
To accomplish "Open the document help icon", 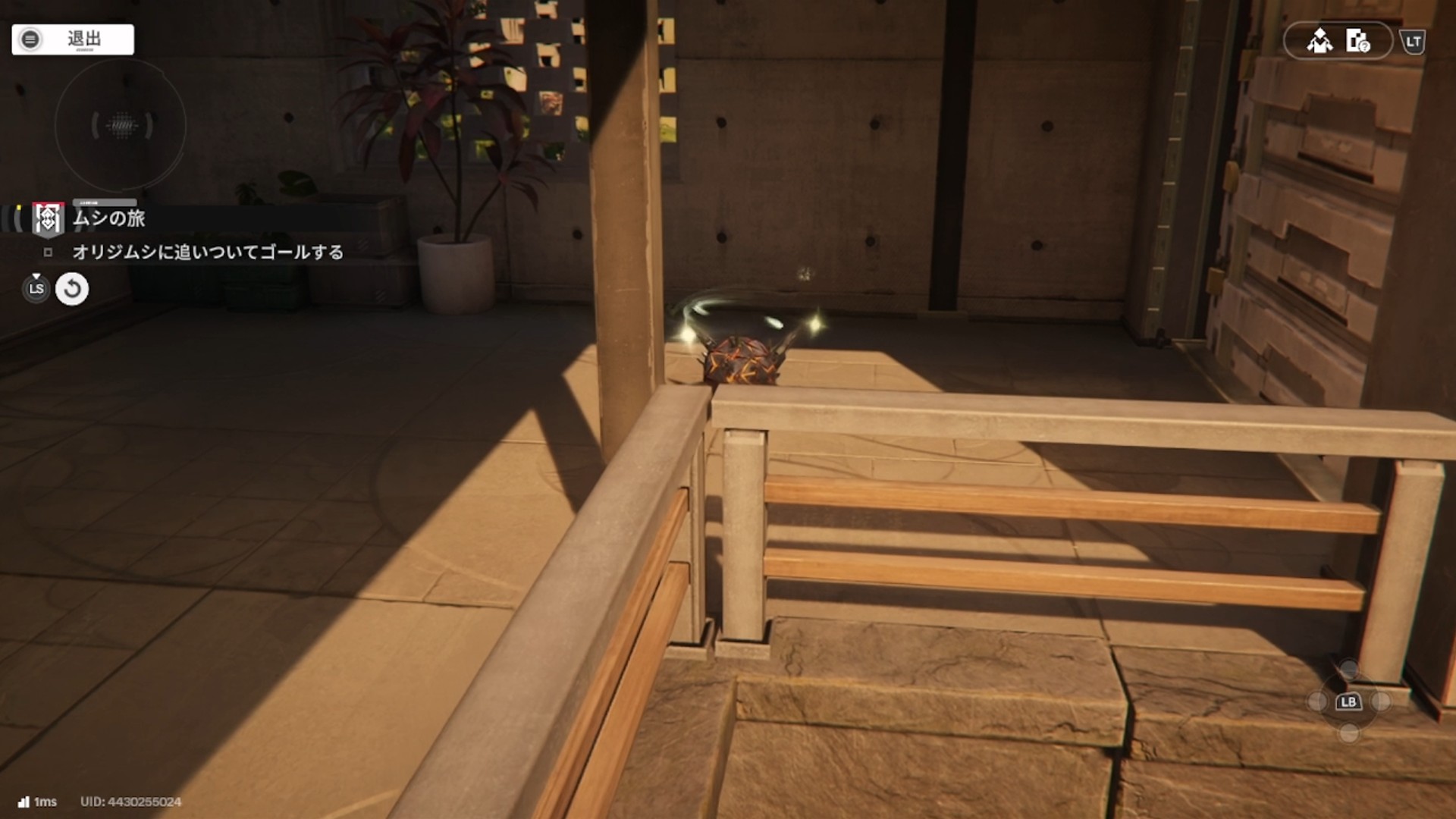I will [1357, 41].
